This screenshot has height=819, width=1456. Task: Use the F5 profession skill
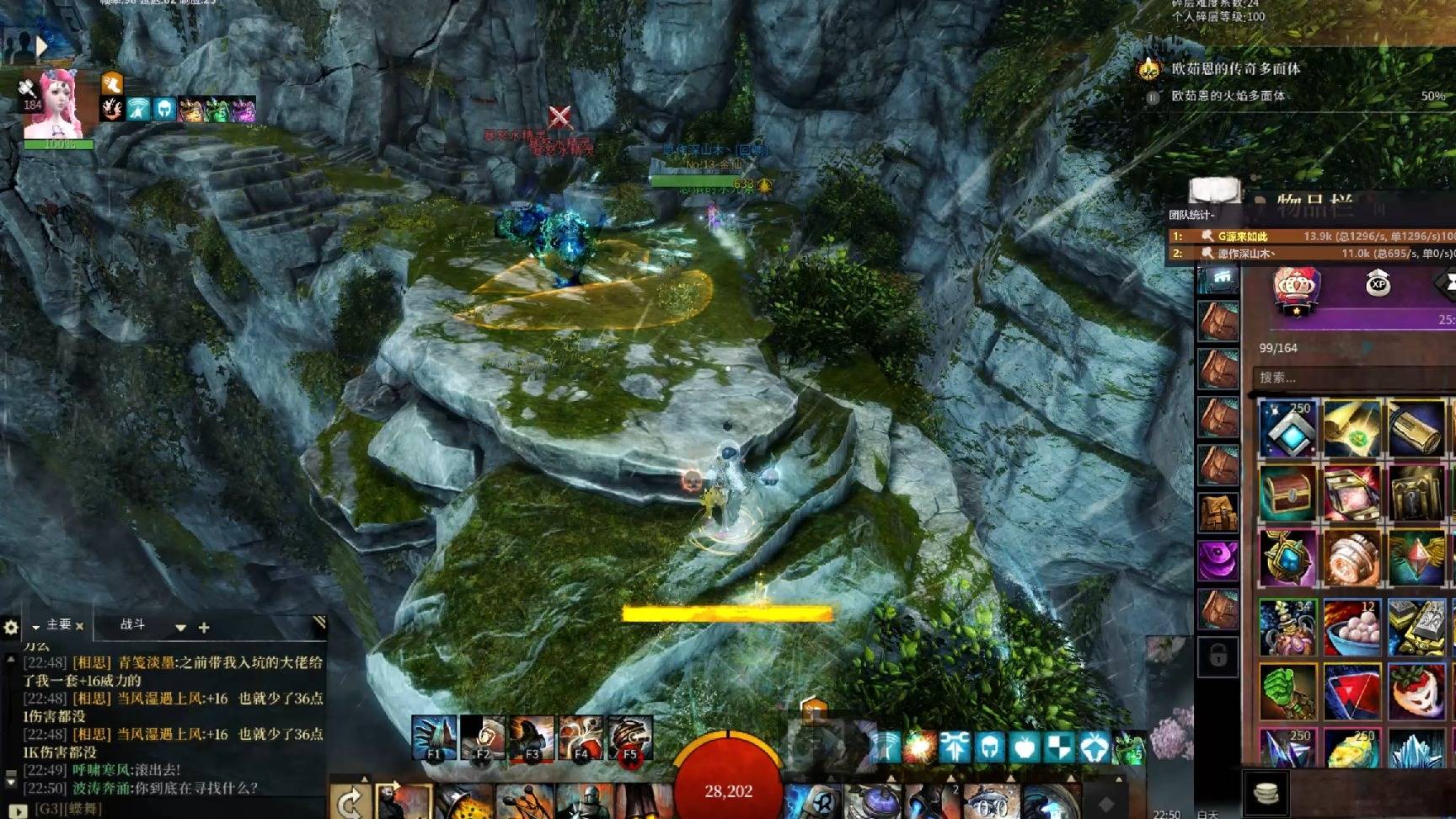(x=629, y=739)
